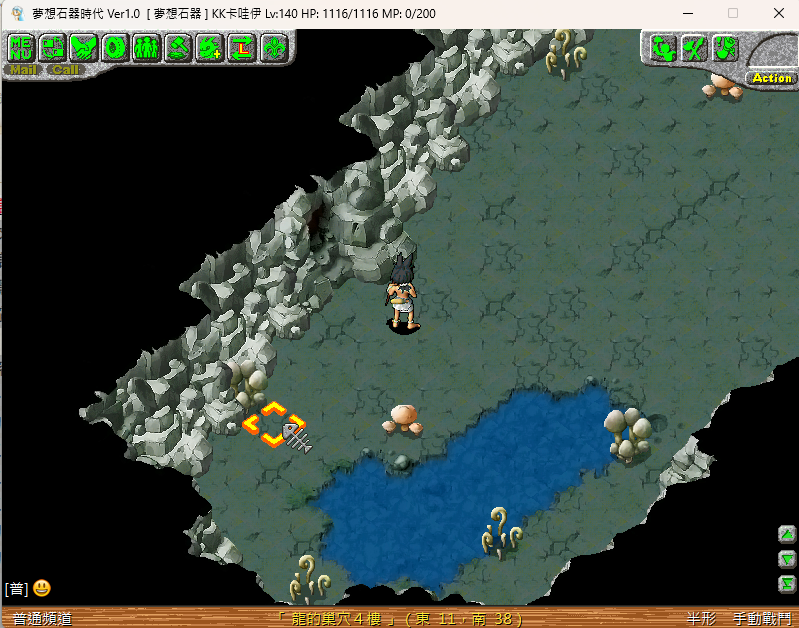
Task: Open the fleur-de-lis emblem icon
Action: coord(273,47)
